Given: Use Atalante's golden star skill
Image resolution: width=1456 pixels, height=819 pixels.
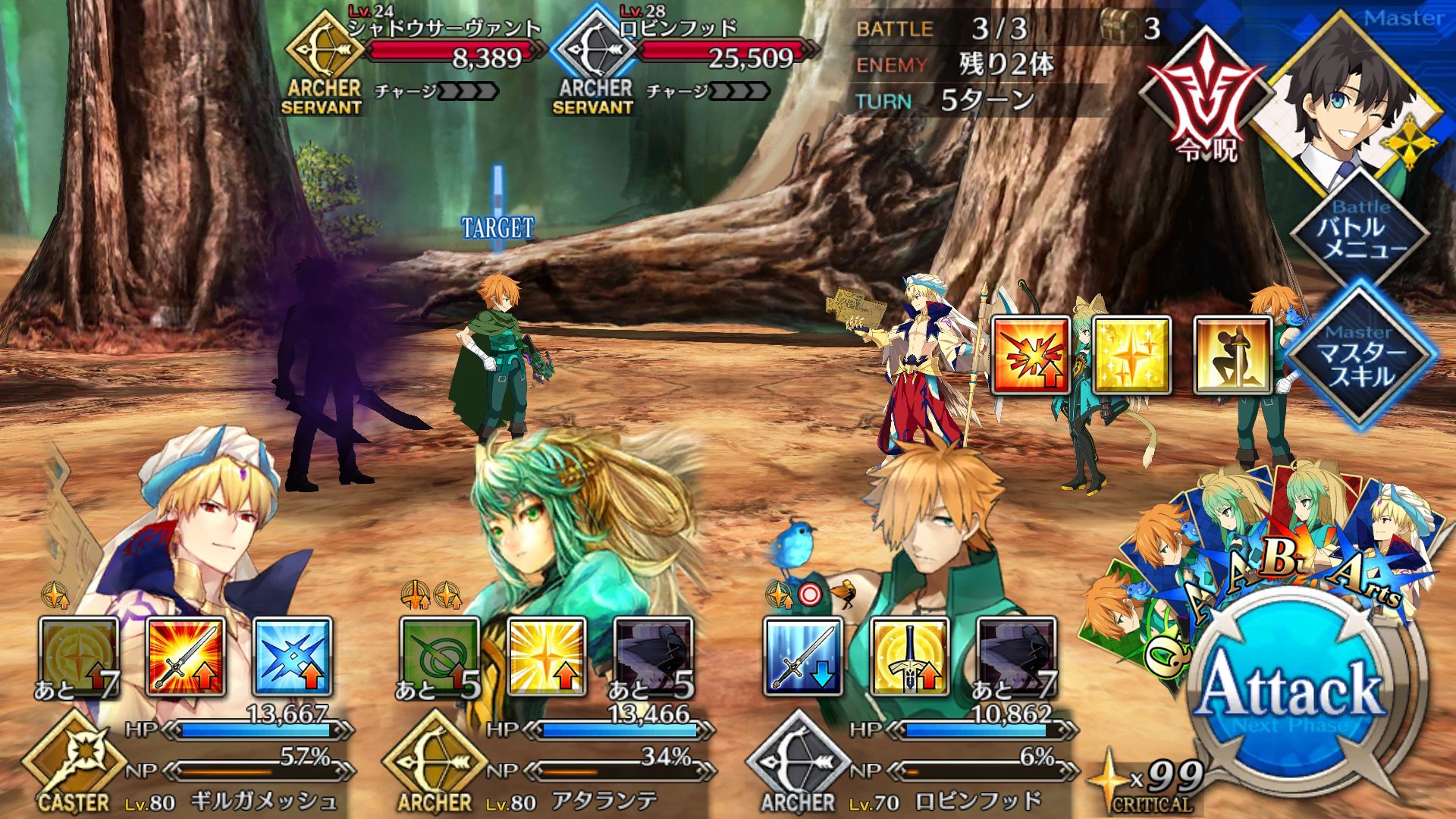Looking at the screenshot, I should tap(546, 657).
